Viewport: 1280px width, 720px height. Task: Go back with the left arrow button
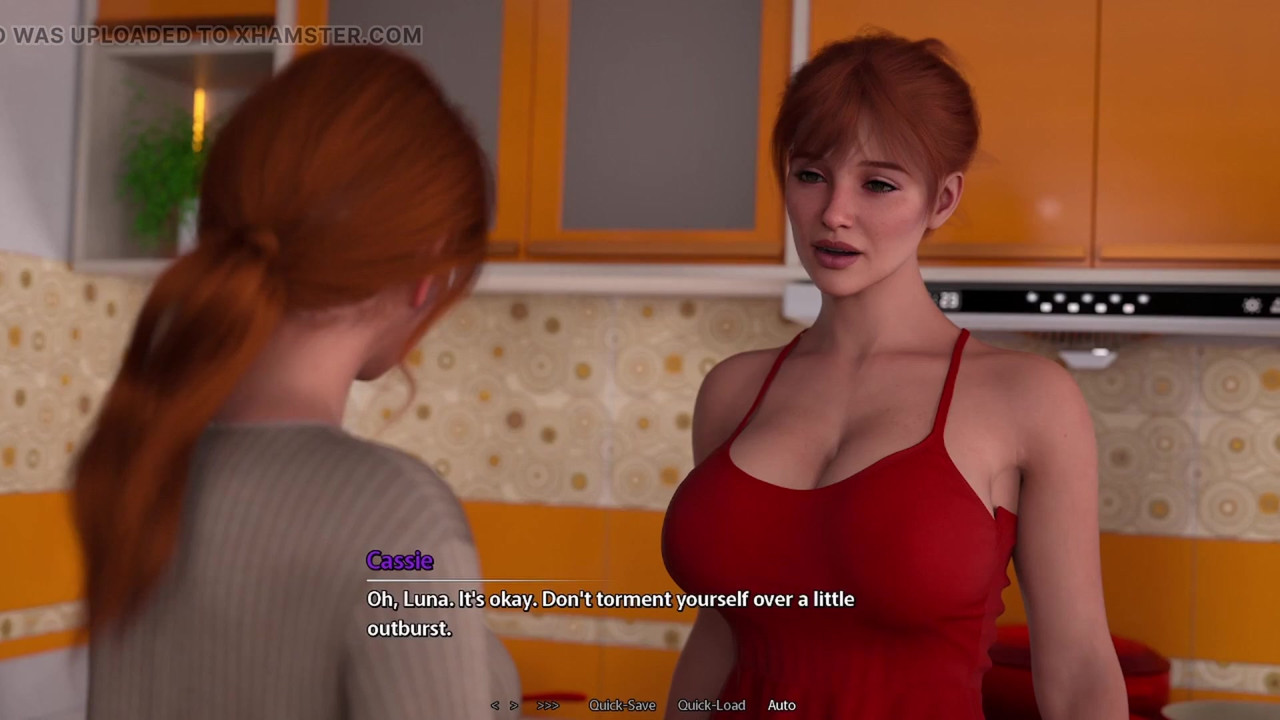[494, 705]
